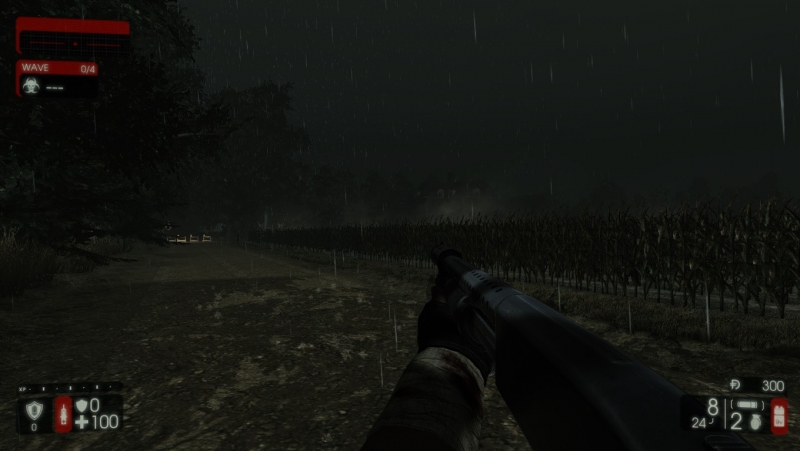
Task: Select the red flashlight battery icon
Action: (x=779, y=415)
